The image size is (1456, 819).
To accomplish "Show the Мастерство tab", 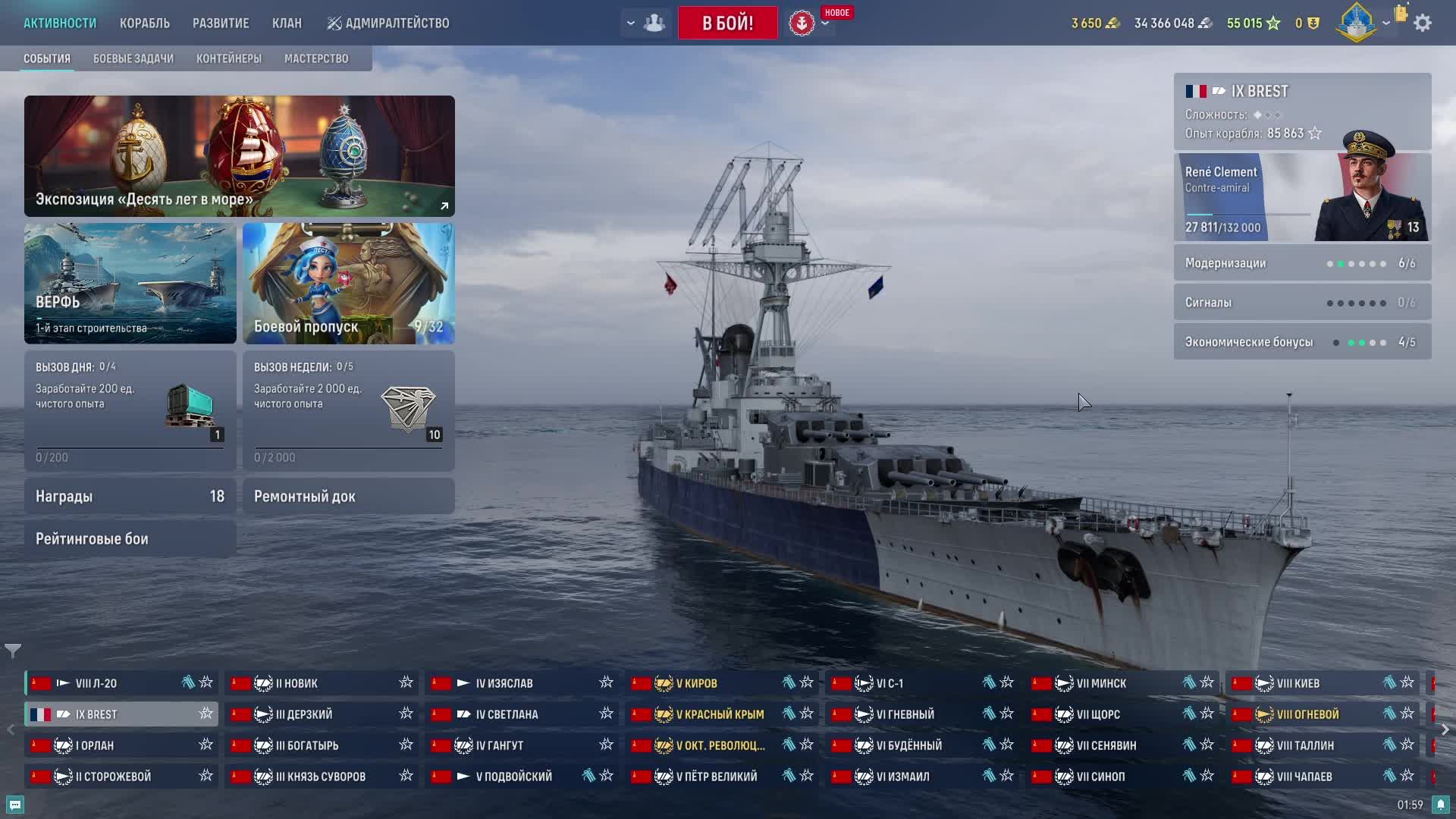I will pyautogui.click(x=316, y=58).
